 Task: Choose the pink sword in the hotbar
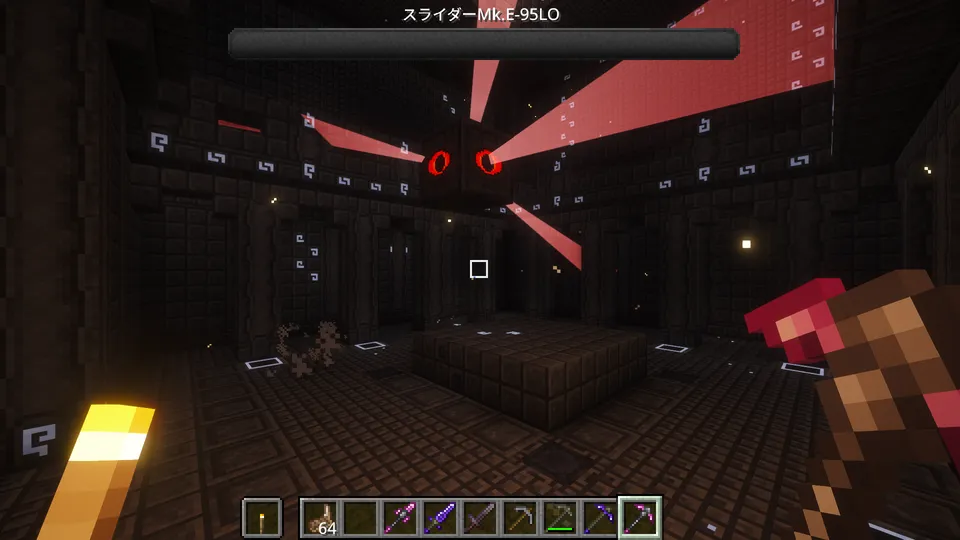(x=400, y=518)
